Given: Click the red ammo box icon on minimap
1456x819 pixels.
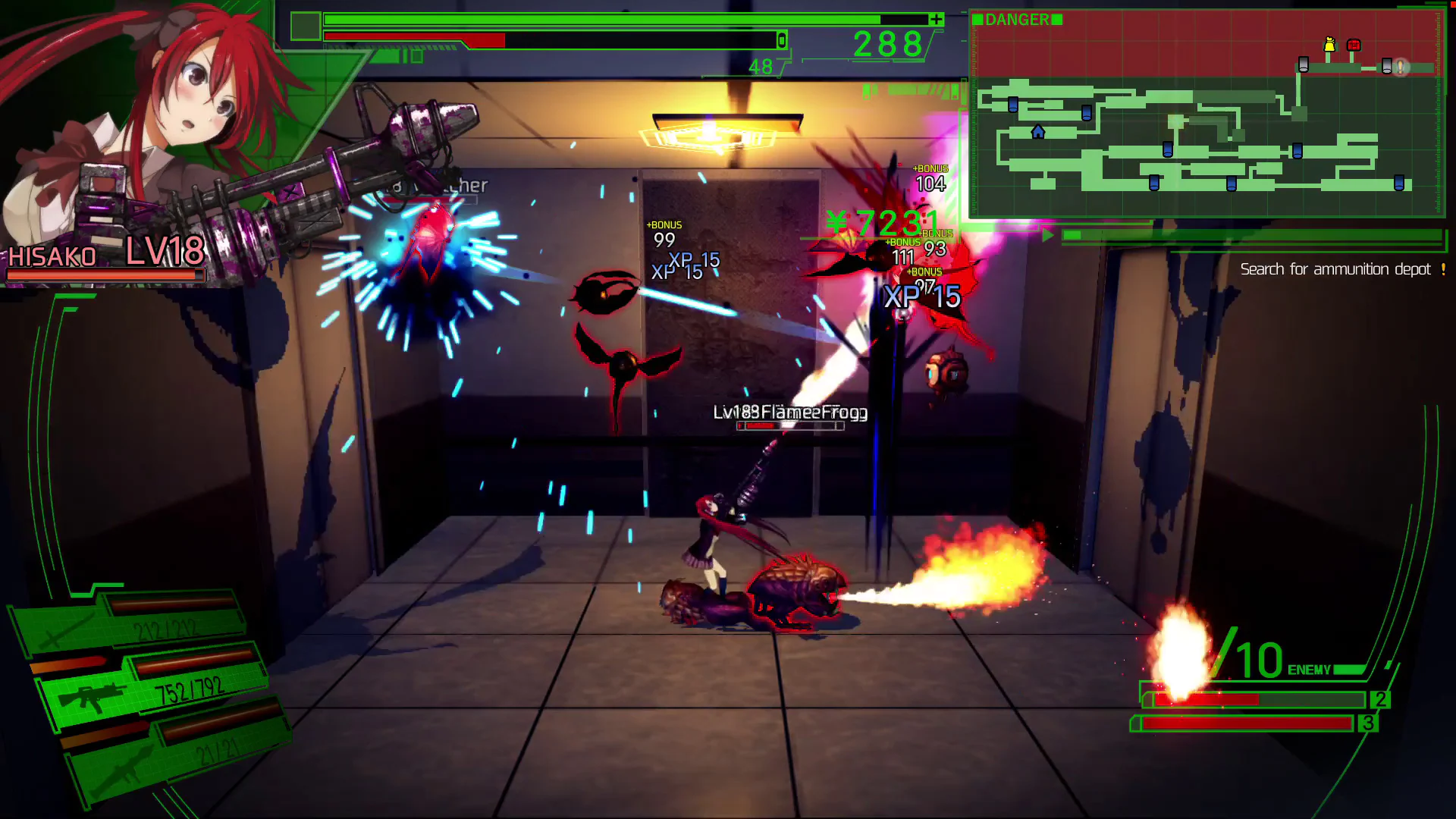Looking at the screenshot, I should (x=1354, y=45).
